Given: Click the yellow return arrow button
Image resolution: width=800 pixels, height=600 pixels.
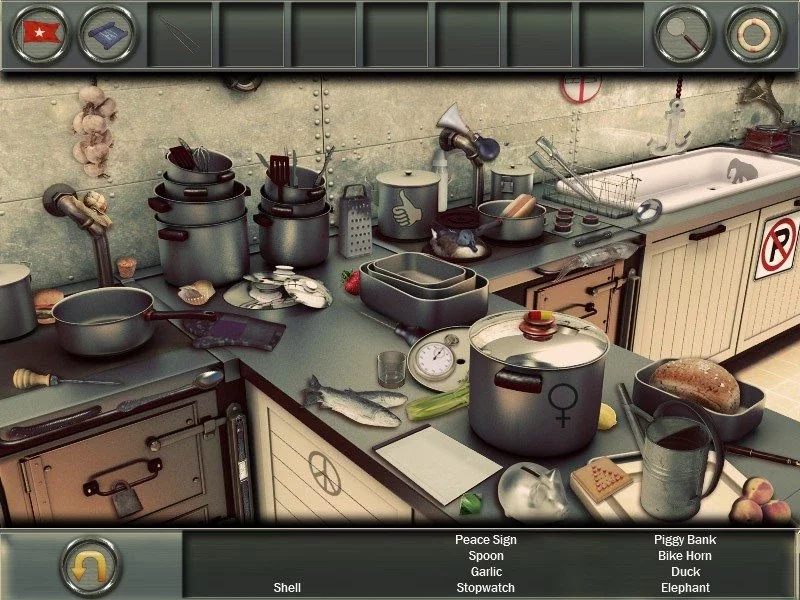Looking at the screenshot, I should pyautogui.click(x=89, y=566).
